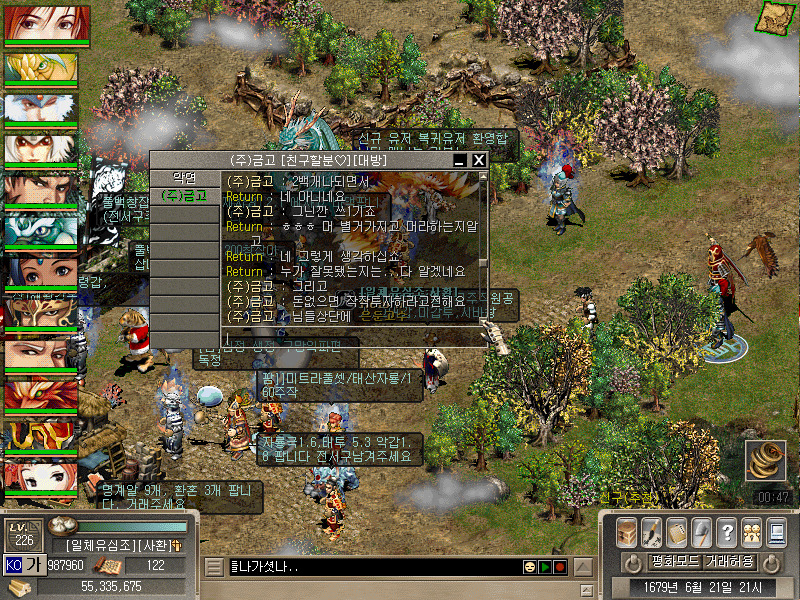Image resolution: width=800 pixels, height=600 pixels.
Task: Select the top red-haired party portrait
Action: pos(47,23)
